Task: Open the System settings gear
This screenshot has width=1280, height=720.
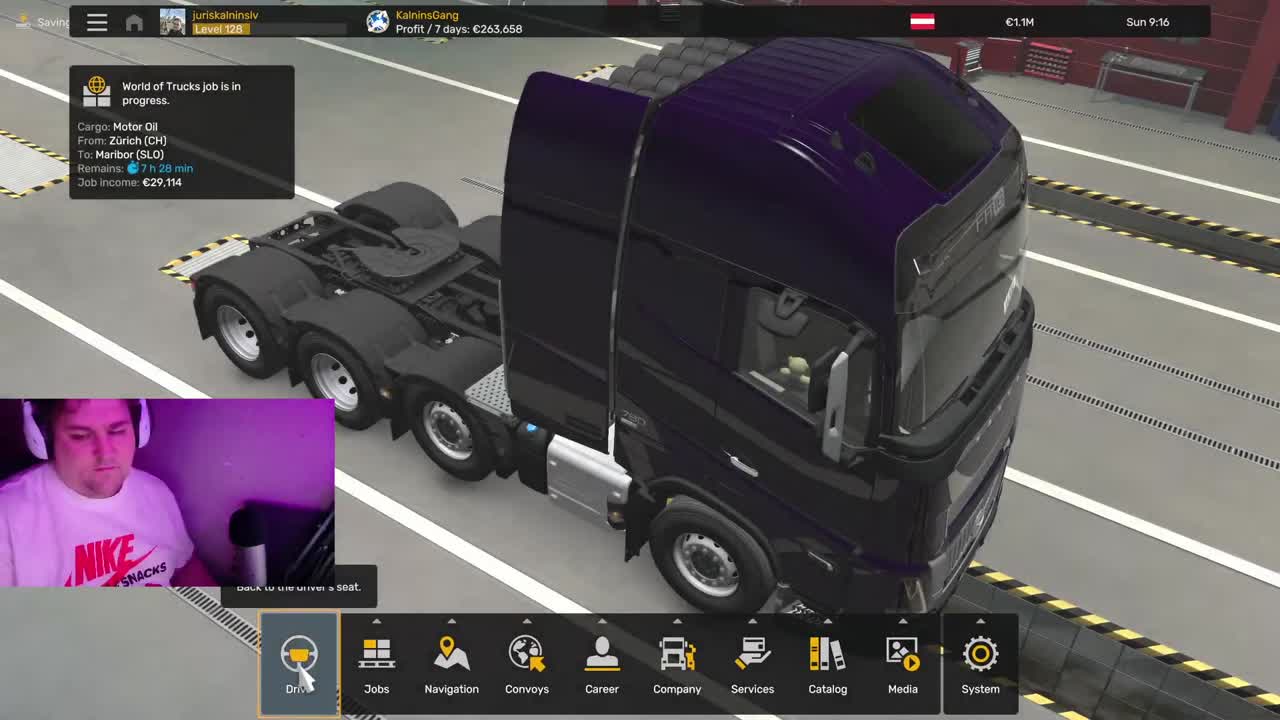Action: 980,664
